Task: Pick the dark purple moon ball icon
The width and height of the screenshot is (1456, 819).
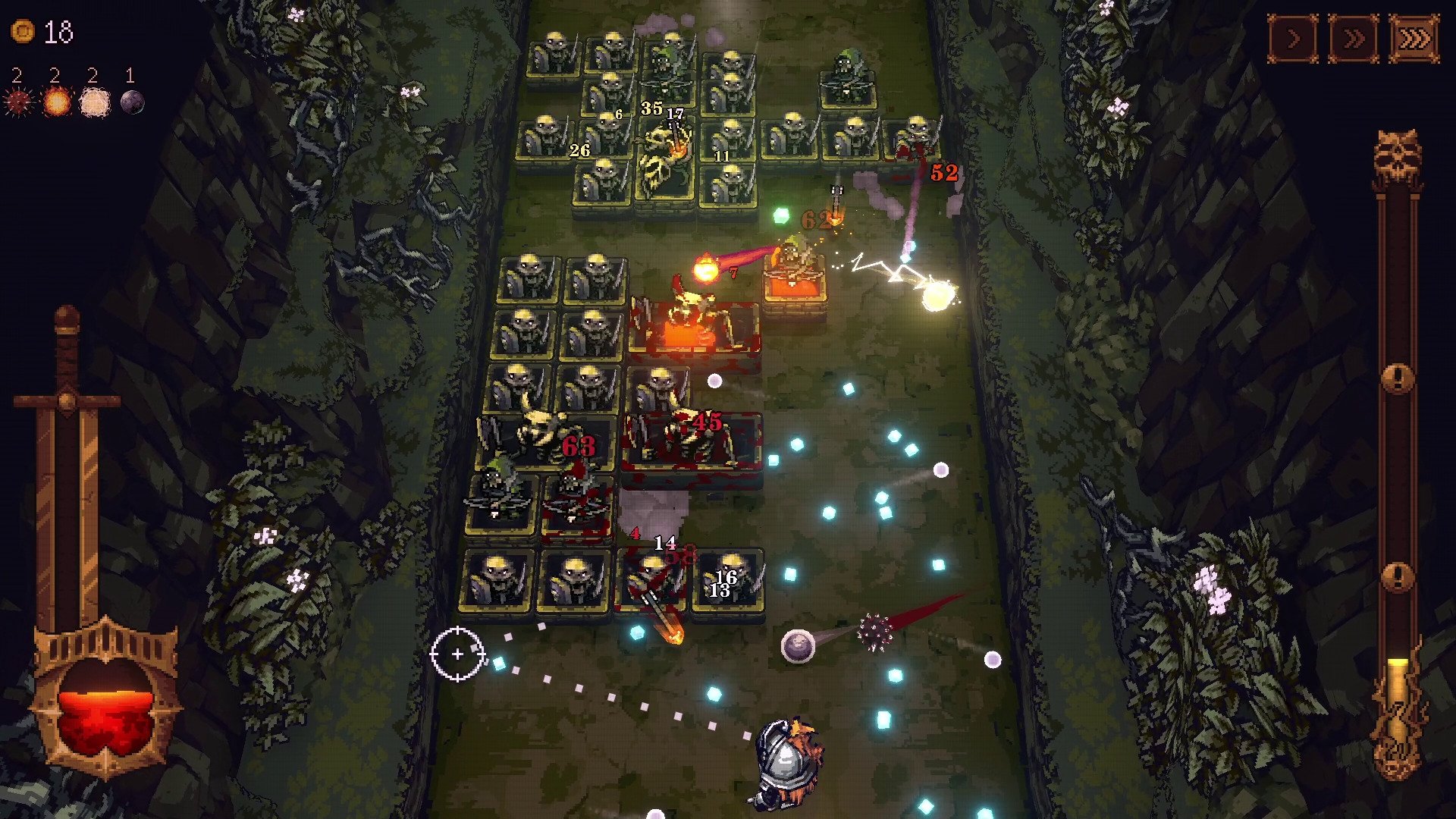Action: pyautogui.click(x=132, y=102)
